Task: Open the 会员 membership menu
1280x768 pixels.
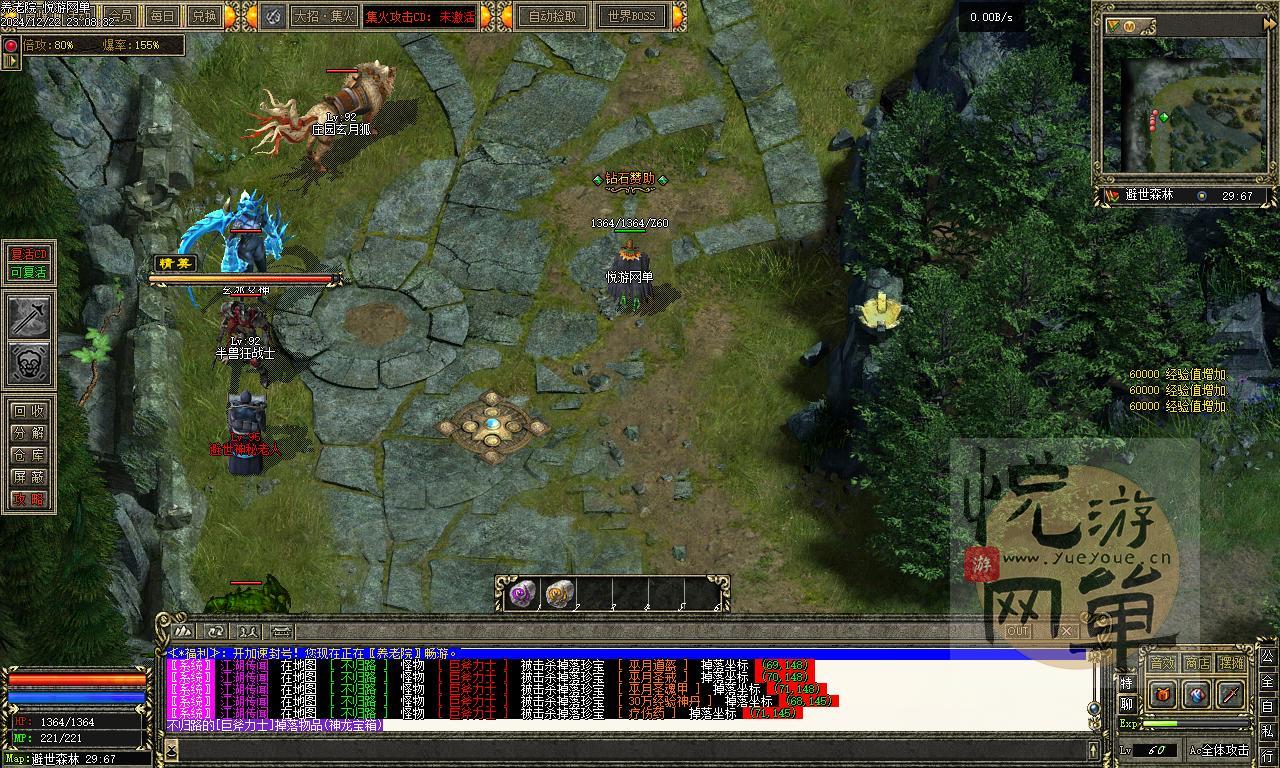Action: [122, 16]
